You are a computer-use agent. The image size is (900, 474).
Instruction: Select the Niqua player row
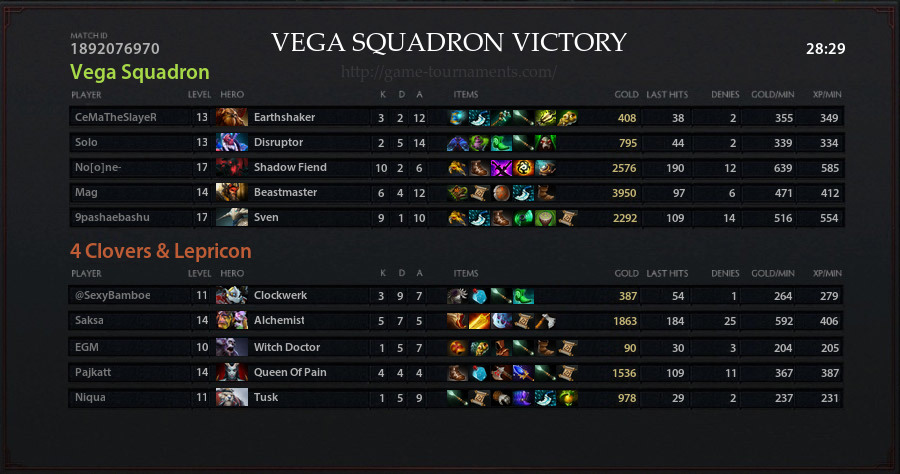pos(89,397)
